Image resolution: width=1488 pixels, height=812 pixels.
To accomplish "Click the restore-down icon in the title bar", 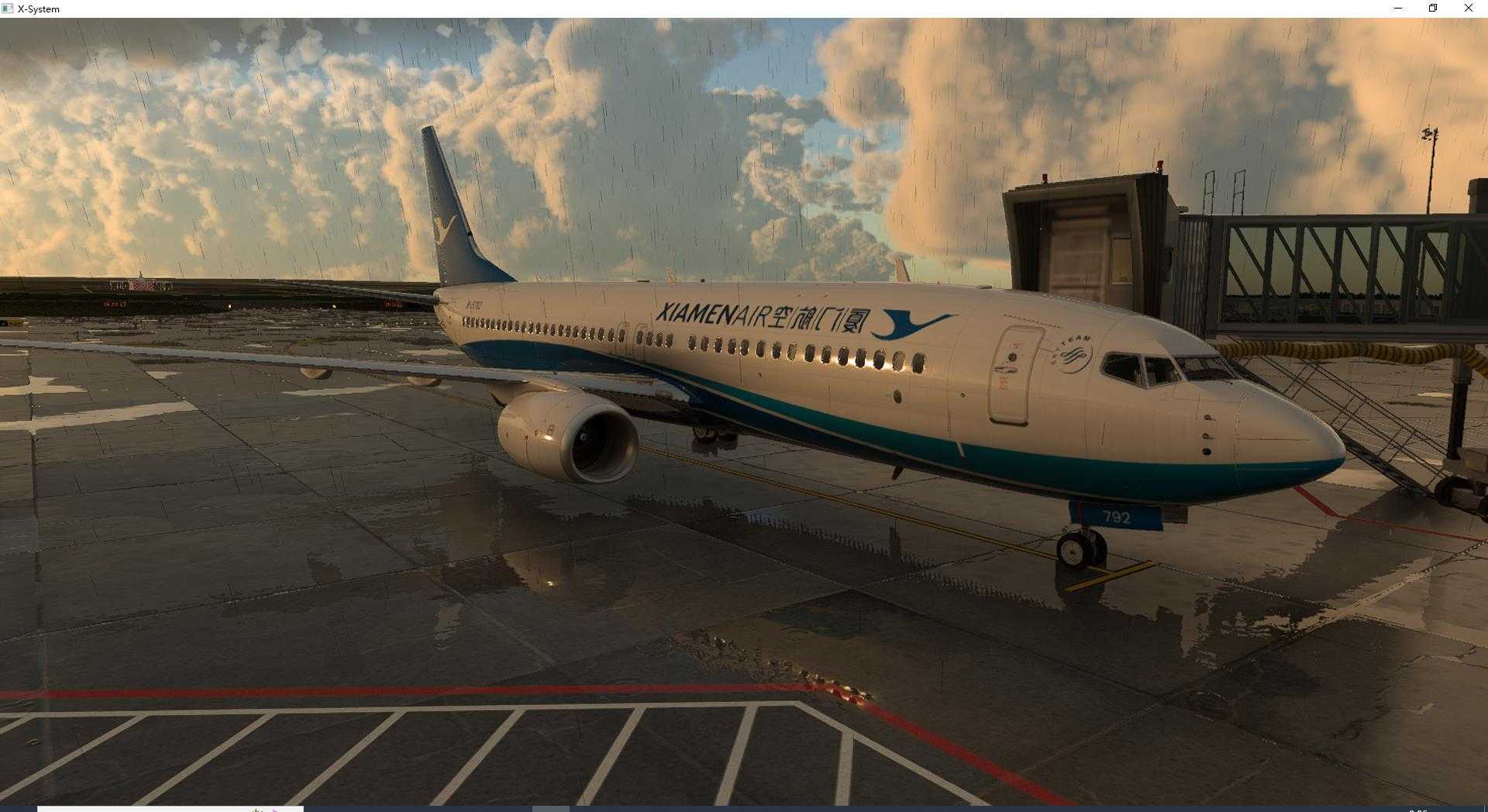I will click(1432, 9).
